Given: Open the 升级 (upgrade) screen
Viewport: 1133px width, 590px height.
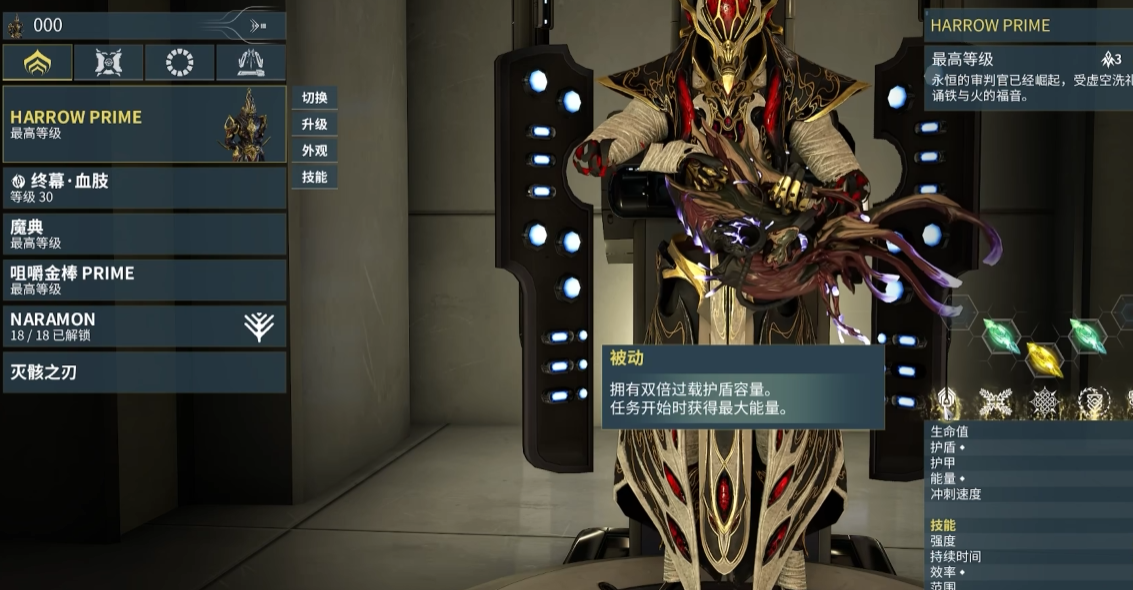Looking at the screenshot, I should tap(315, 125).
